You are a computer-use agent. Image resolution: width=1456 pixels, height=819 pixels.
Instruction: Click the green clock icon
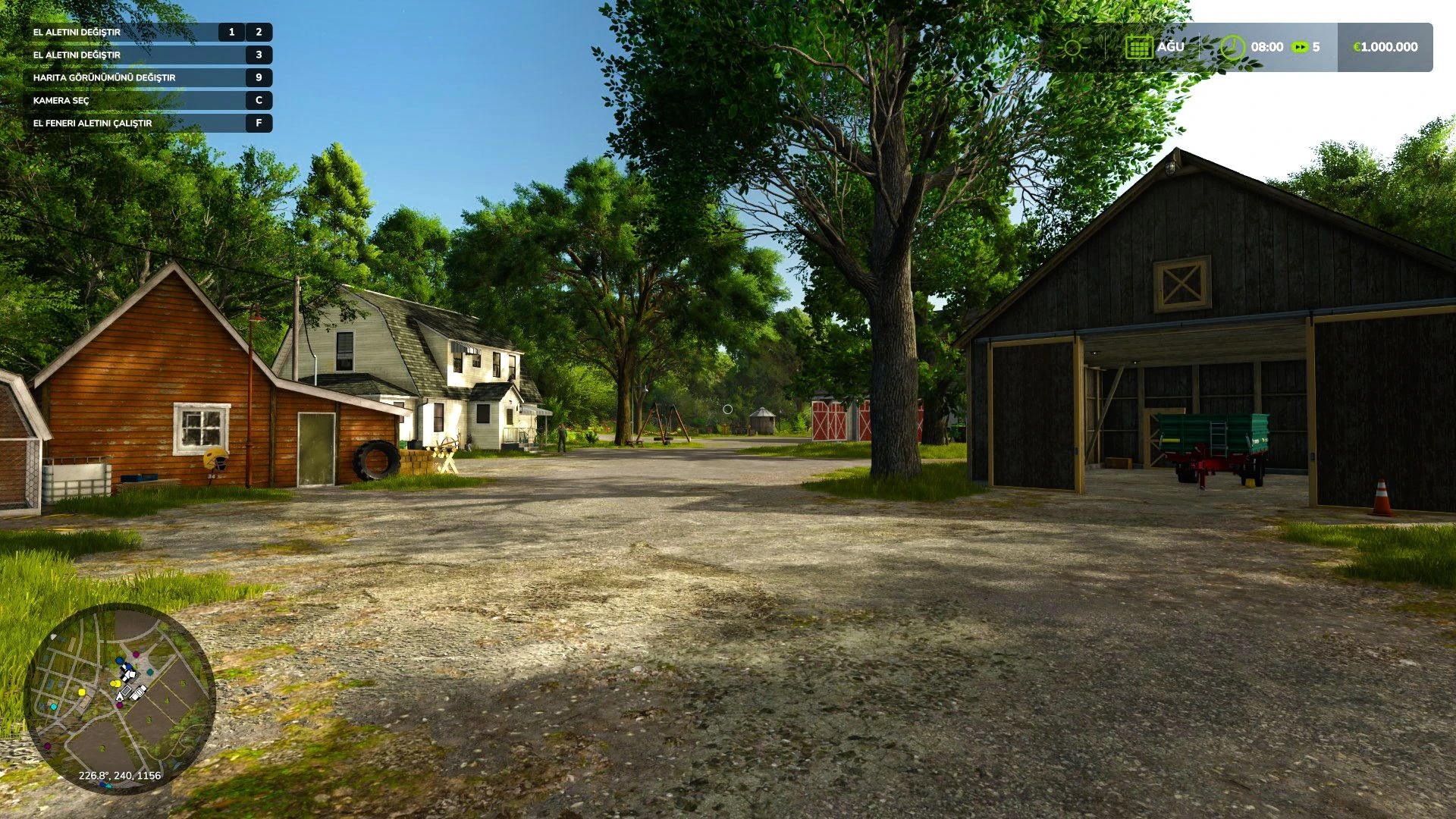(1234, 49)
